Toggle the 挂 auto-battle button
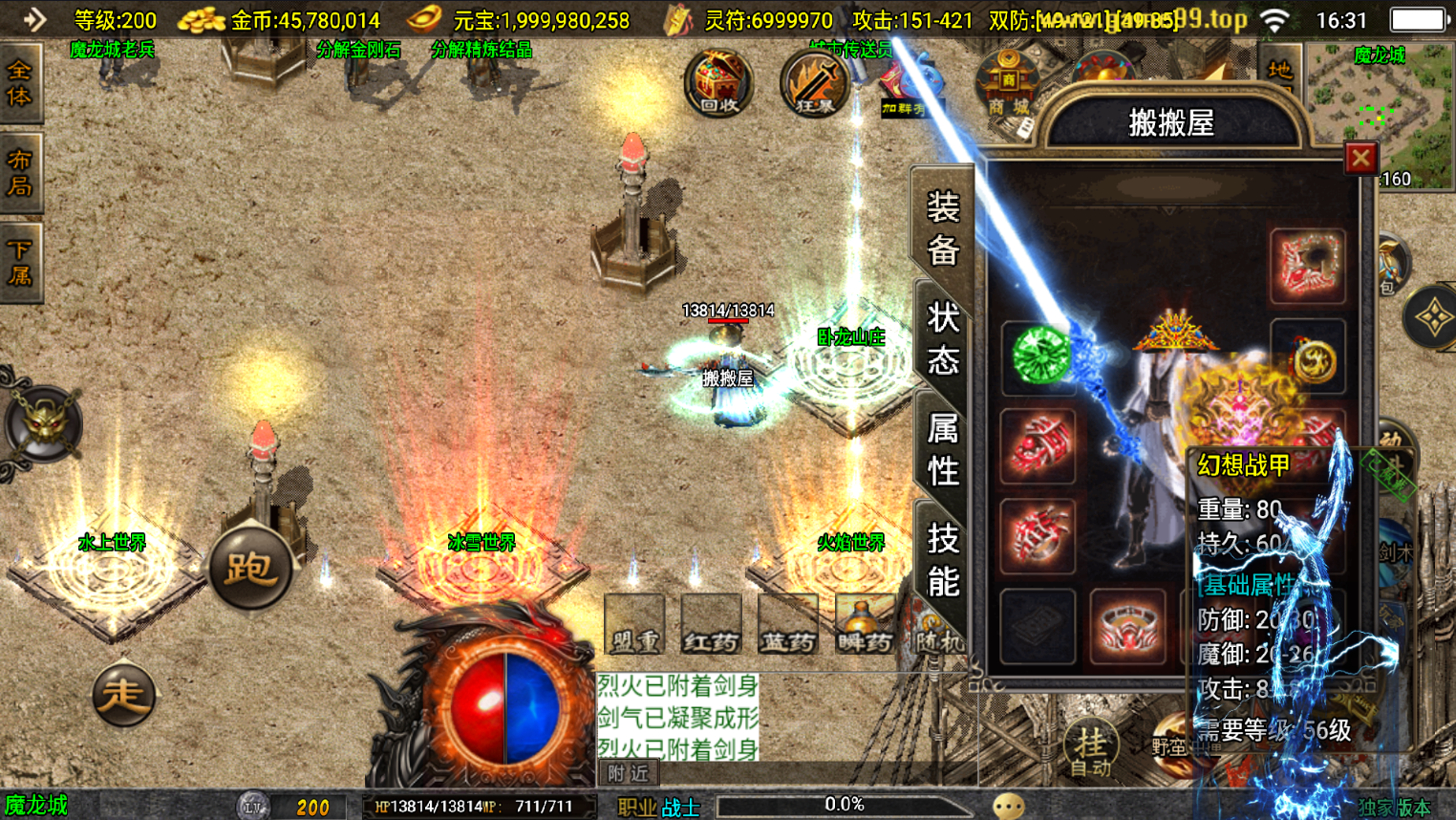This screenshot has width=1456, height=820. (1091, 745)
